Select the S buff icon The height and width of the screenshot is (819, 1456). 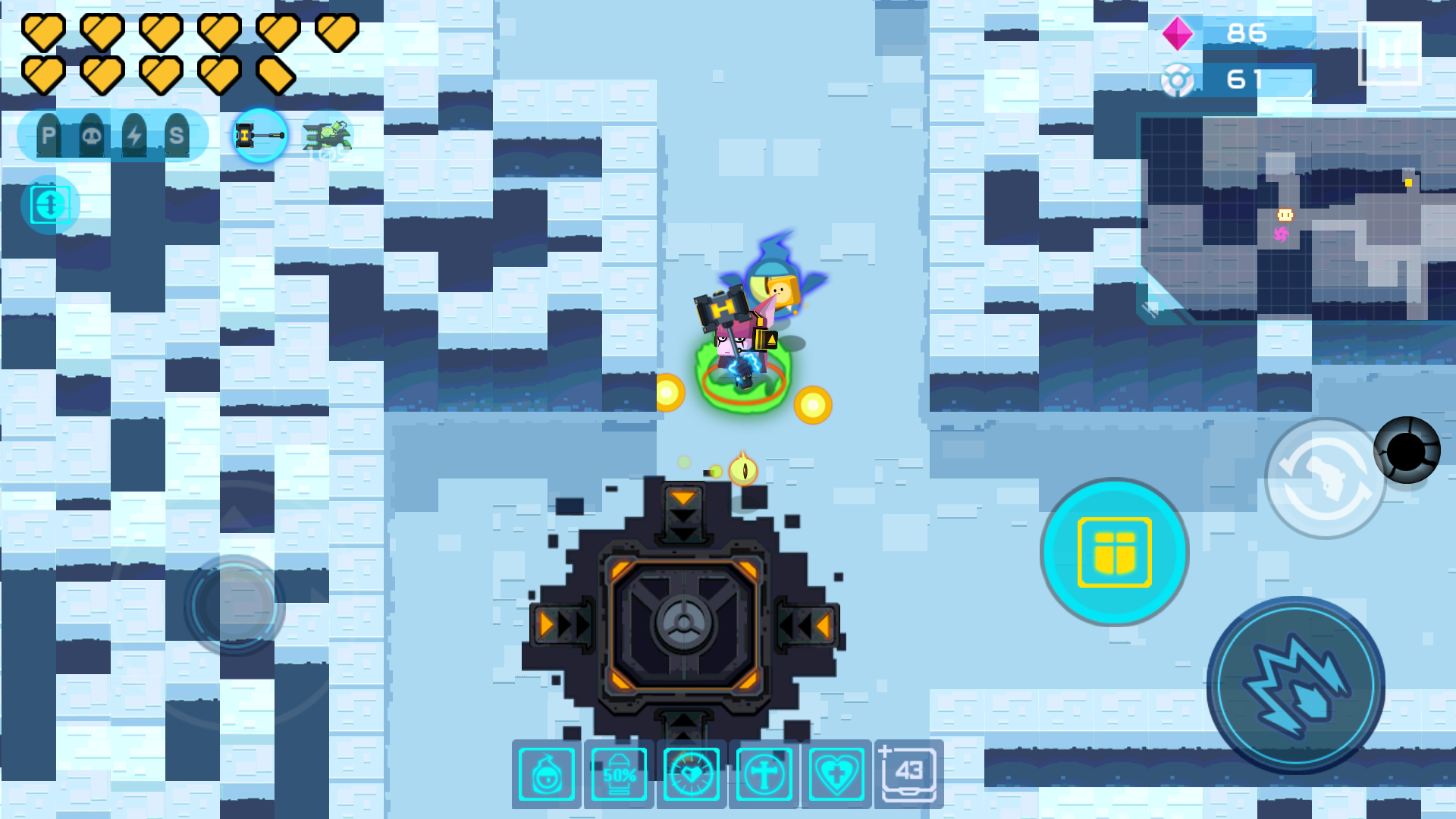tap(178, 135)
